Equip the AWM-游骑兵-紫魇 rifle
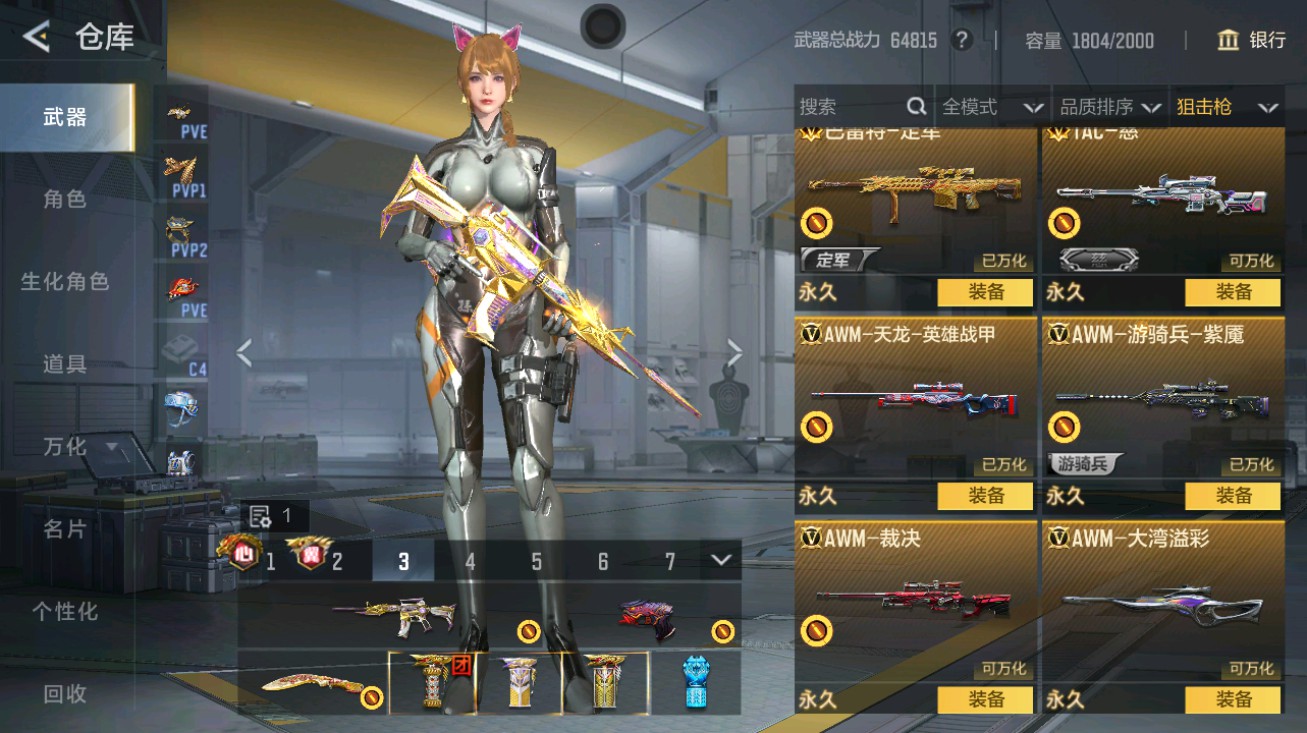 [x=1232, y=496]
